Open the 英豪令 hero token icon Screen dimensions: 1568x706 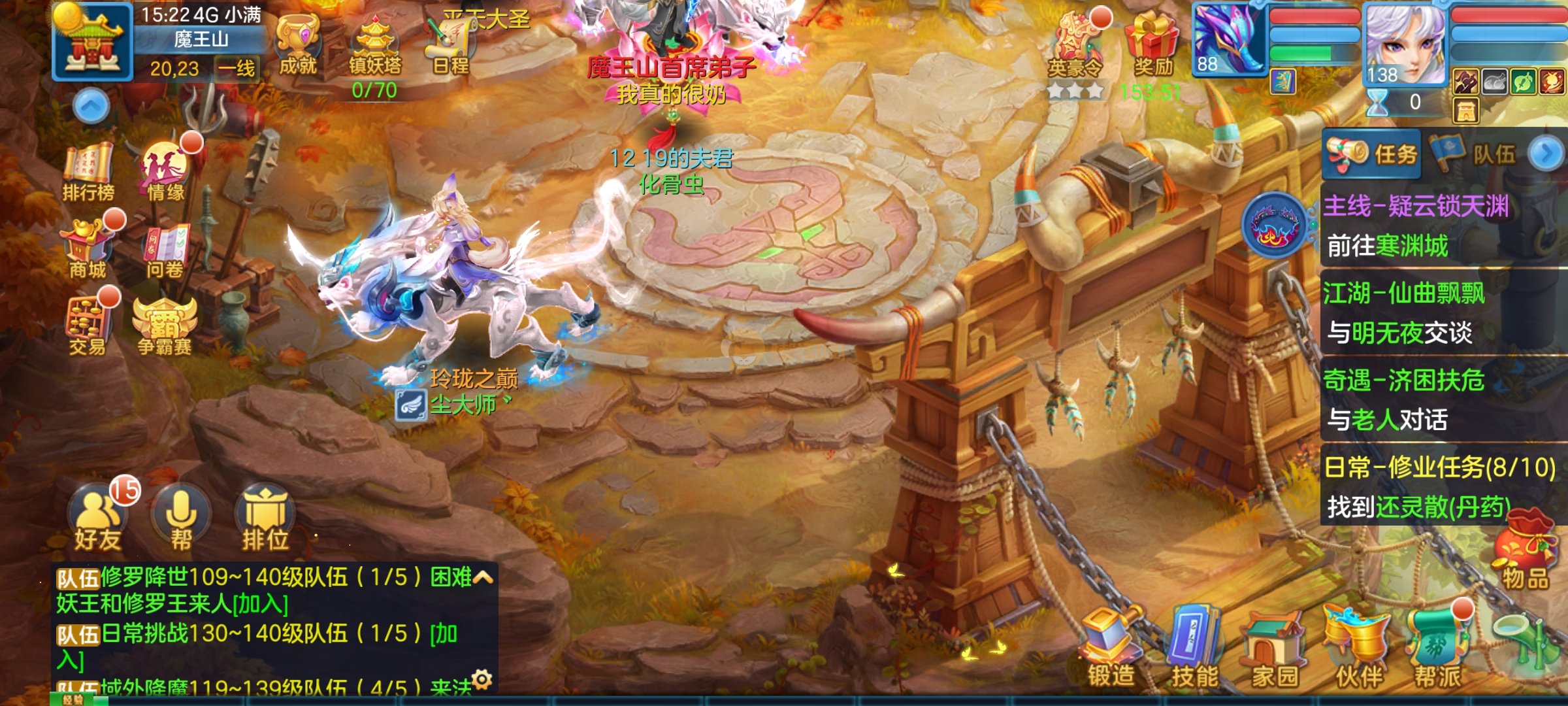click(1075, 44)
